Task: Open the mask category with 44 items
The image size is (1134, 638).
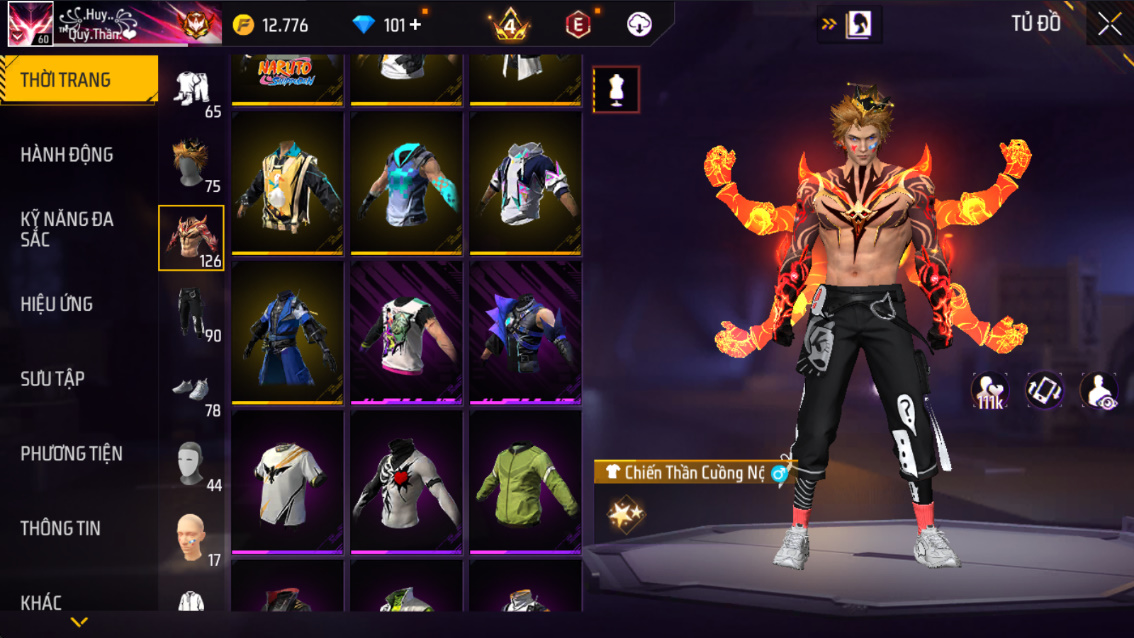Action: coord(192,464)
